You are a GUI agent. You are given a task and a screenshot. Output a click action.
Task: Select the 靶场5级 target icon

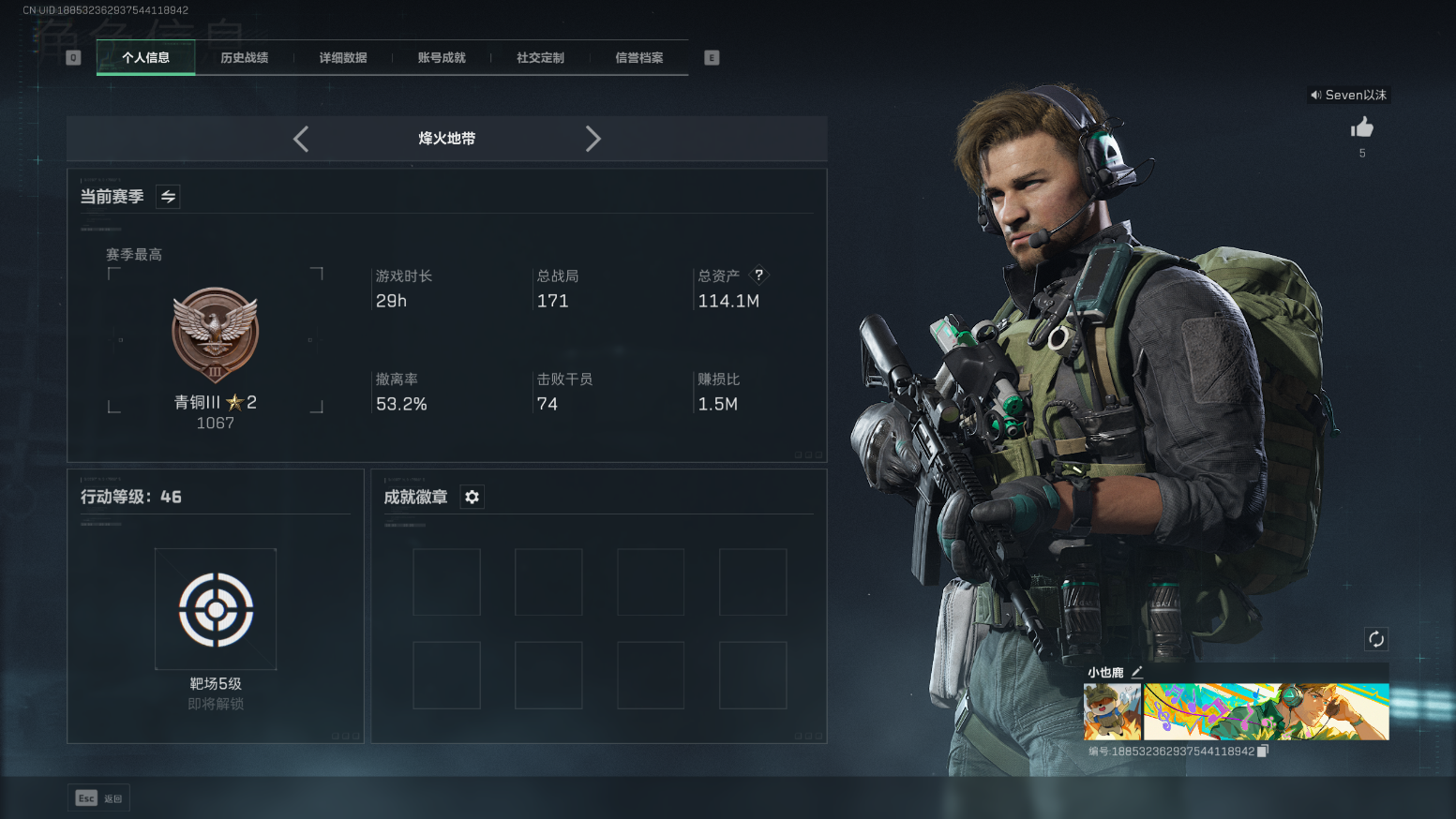(216, 609)
